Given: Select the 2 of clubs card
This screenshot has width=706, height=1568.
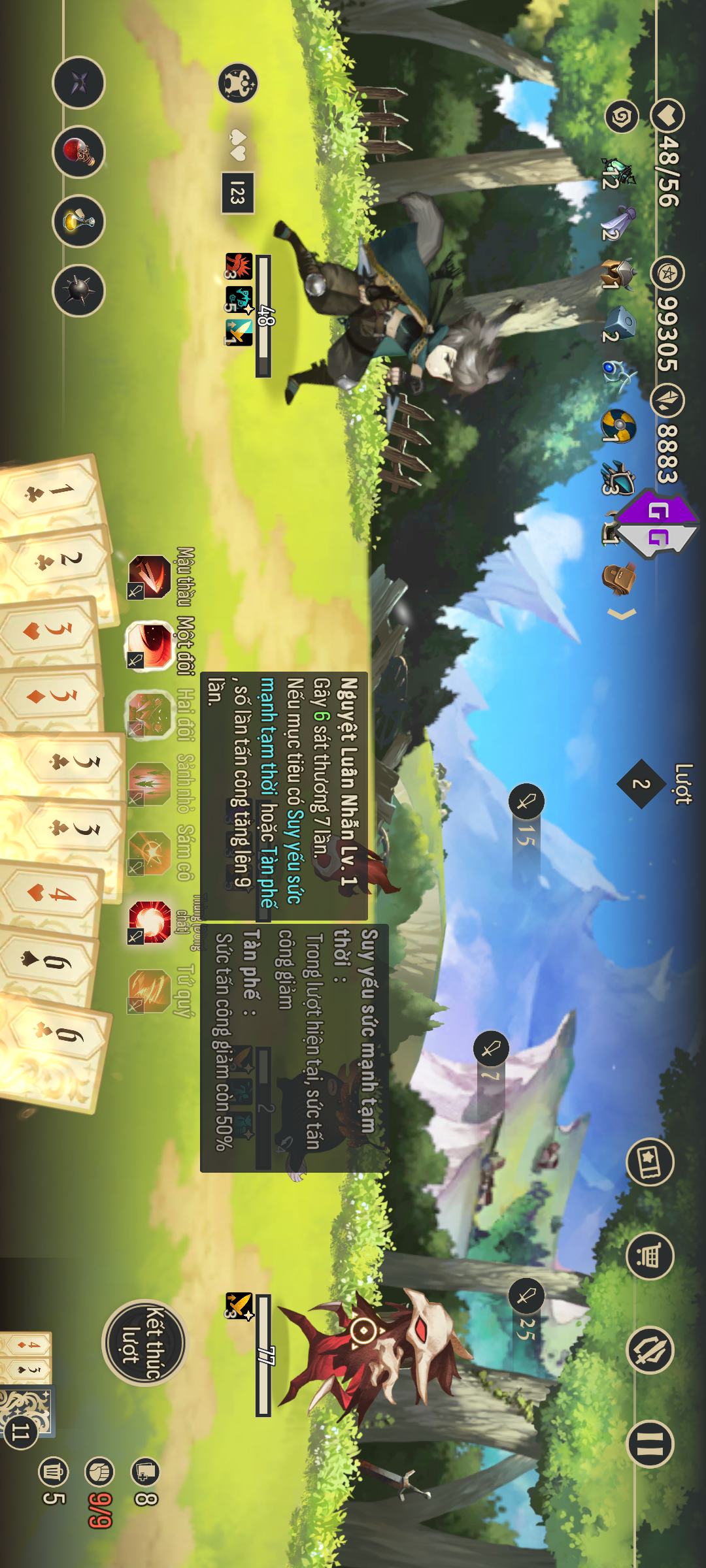Looking at the screenshot, I should coord(59,562).
